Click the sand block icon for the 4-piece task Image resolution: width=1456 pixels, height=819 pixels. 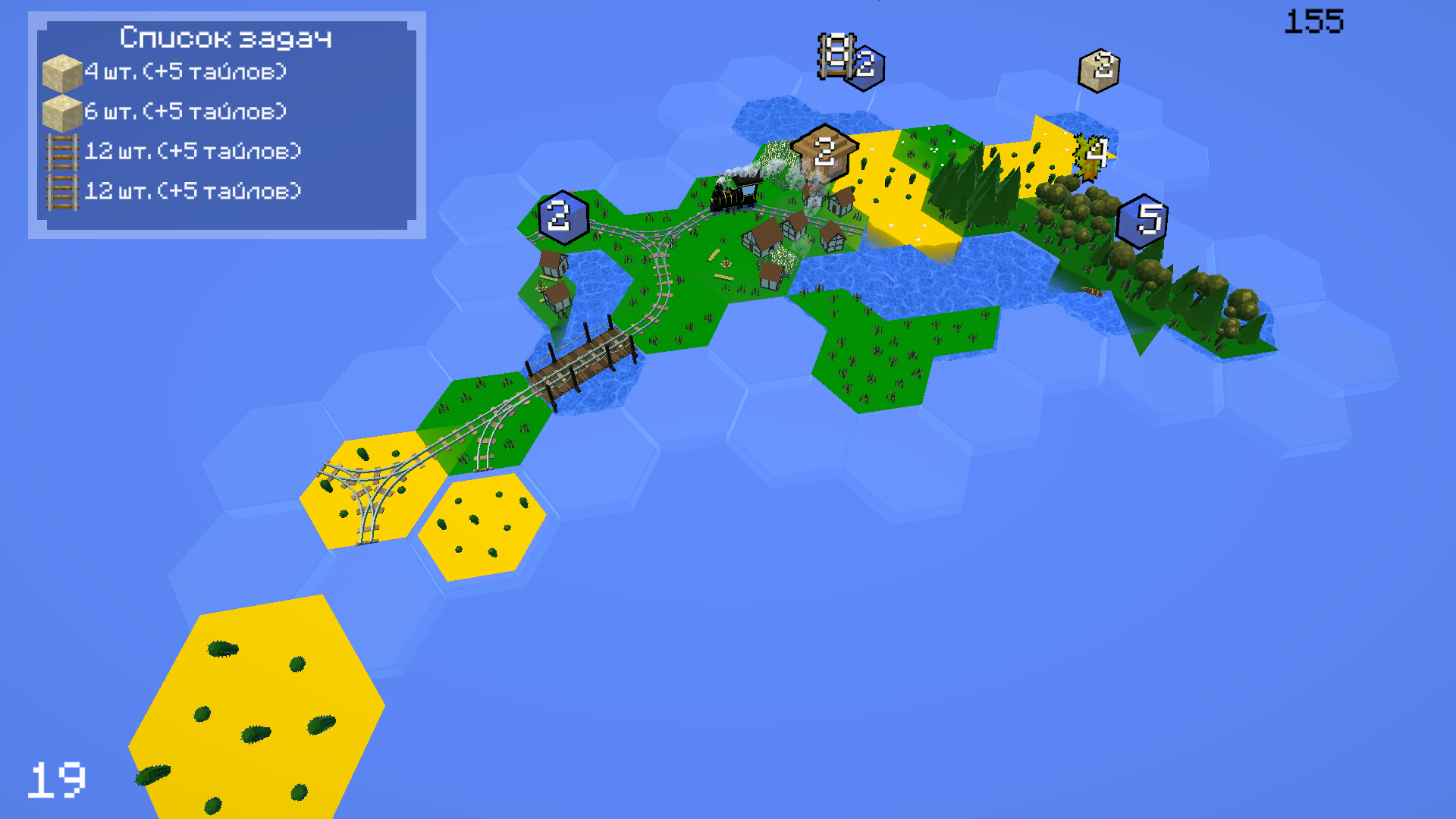click(x=64, y=74)
